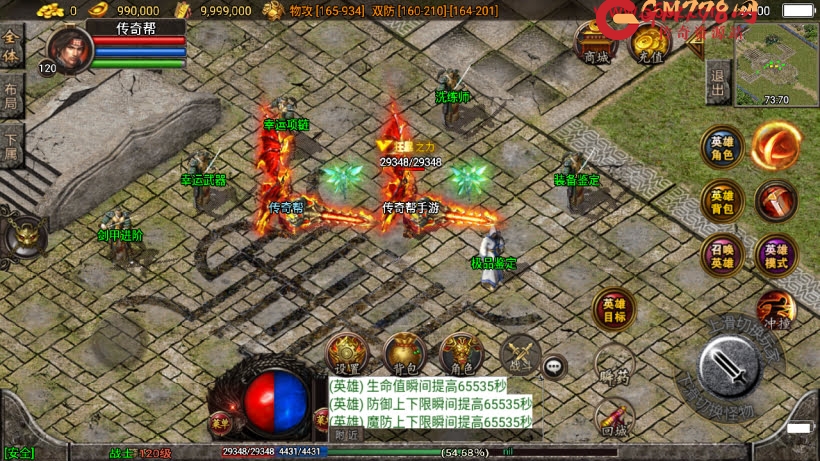Open the 商城 shop
This screenshot has height=461, width=820.
point(596,44)
